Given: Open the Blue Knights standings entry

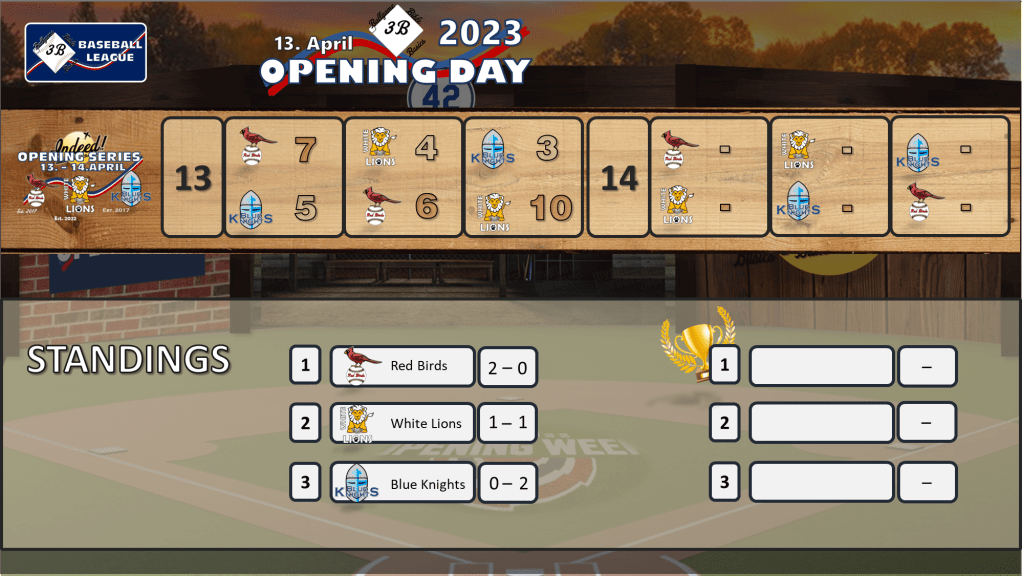Looking at the screenshot, I should point(402,483).
